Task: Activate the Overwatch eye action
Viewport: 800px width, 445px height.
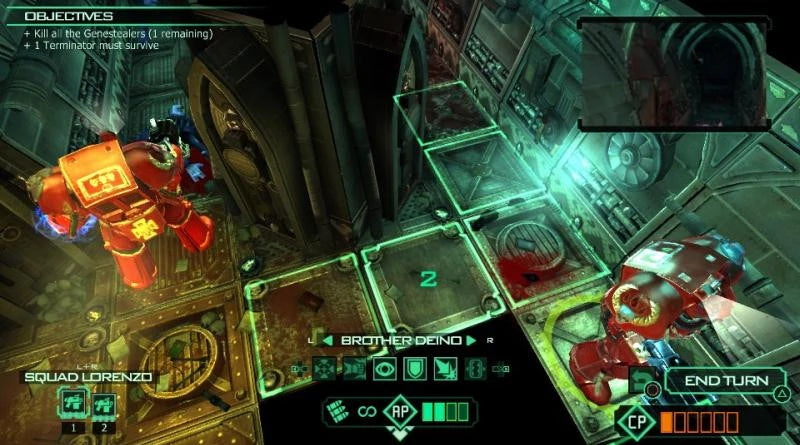Action: point(385,369)
